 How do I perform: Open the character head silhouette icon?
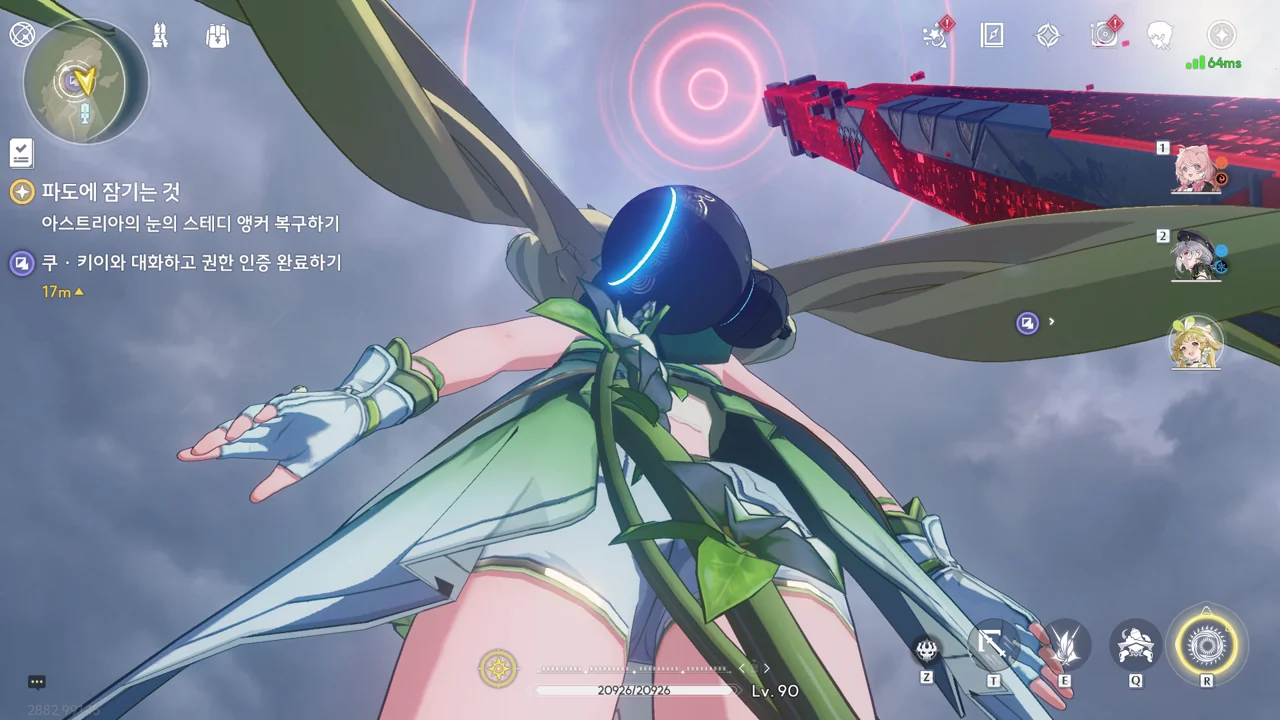pos(1160,36)
